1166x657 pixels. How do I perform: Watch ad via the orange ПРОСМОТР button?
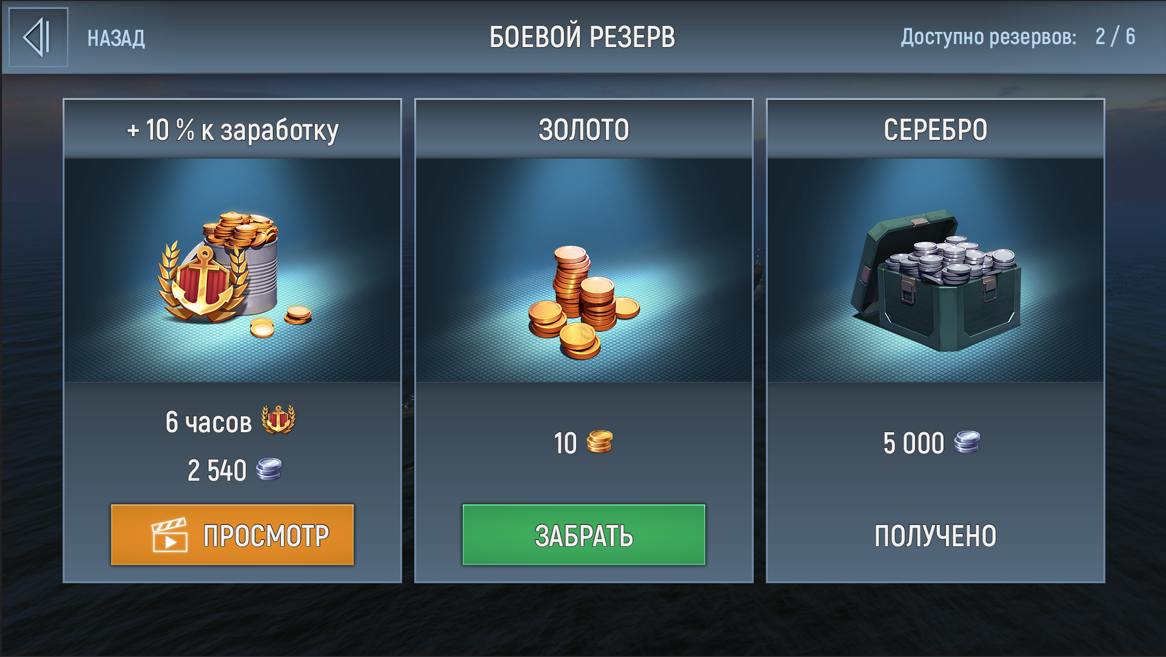[x=232, y=535]
